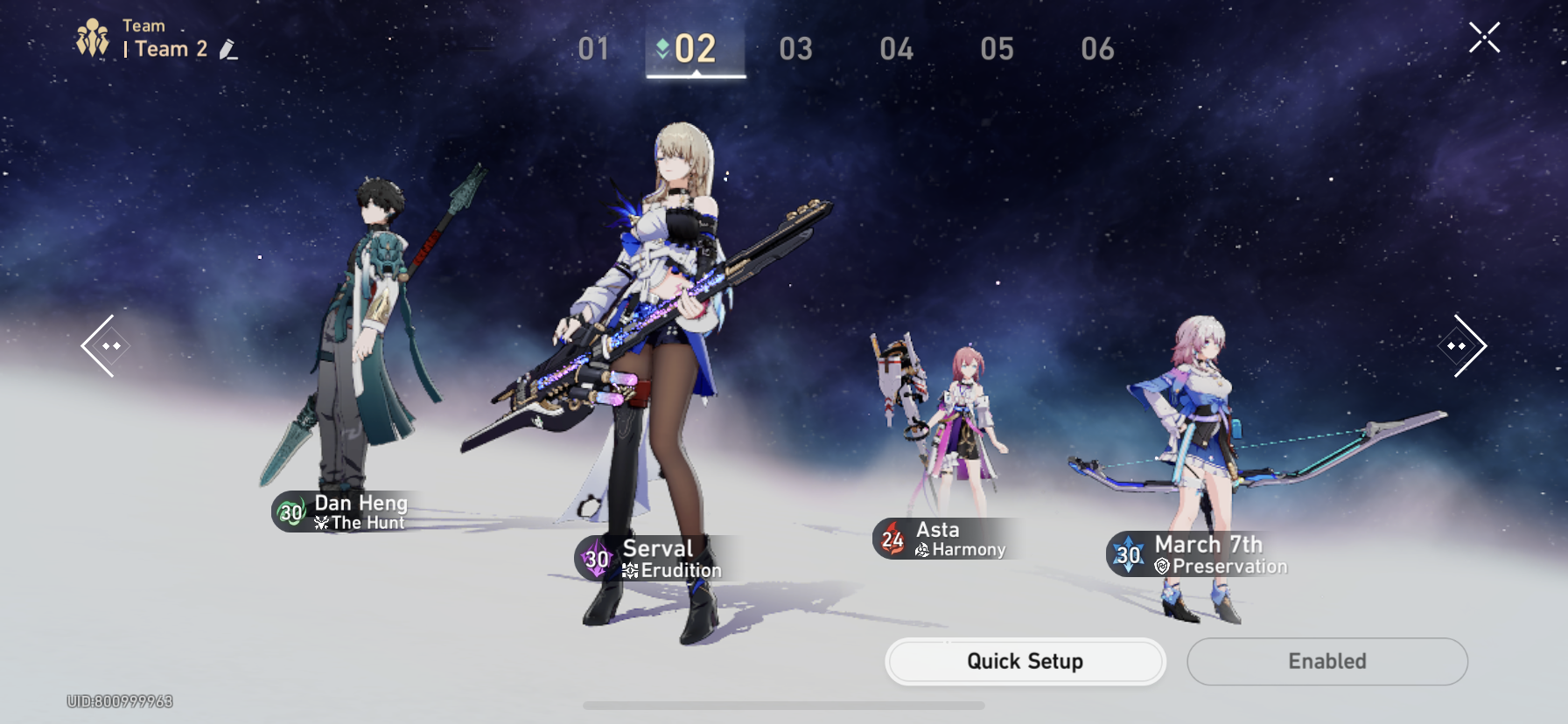Switch to team slot 04

tap(898, 50)
